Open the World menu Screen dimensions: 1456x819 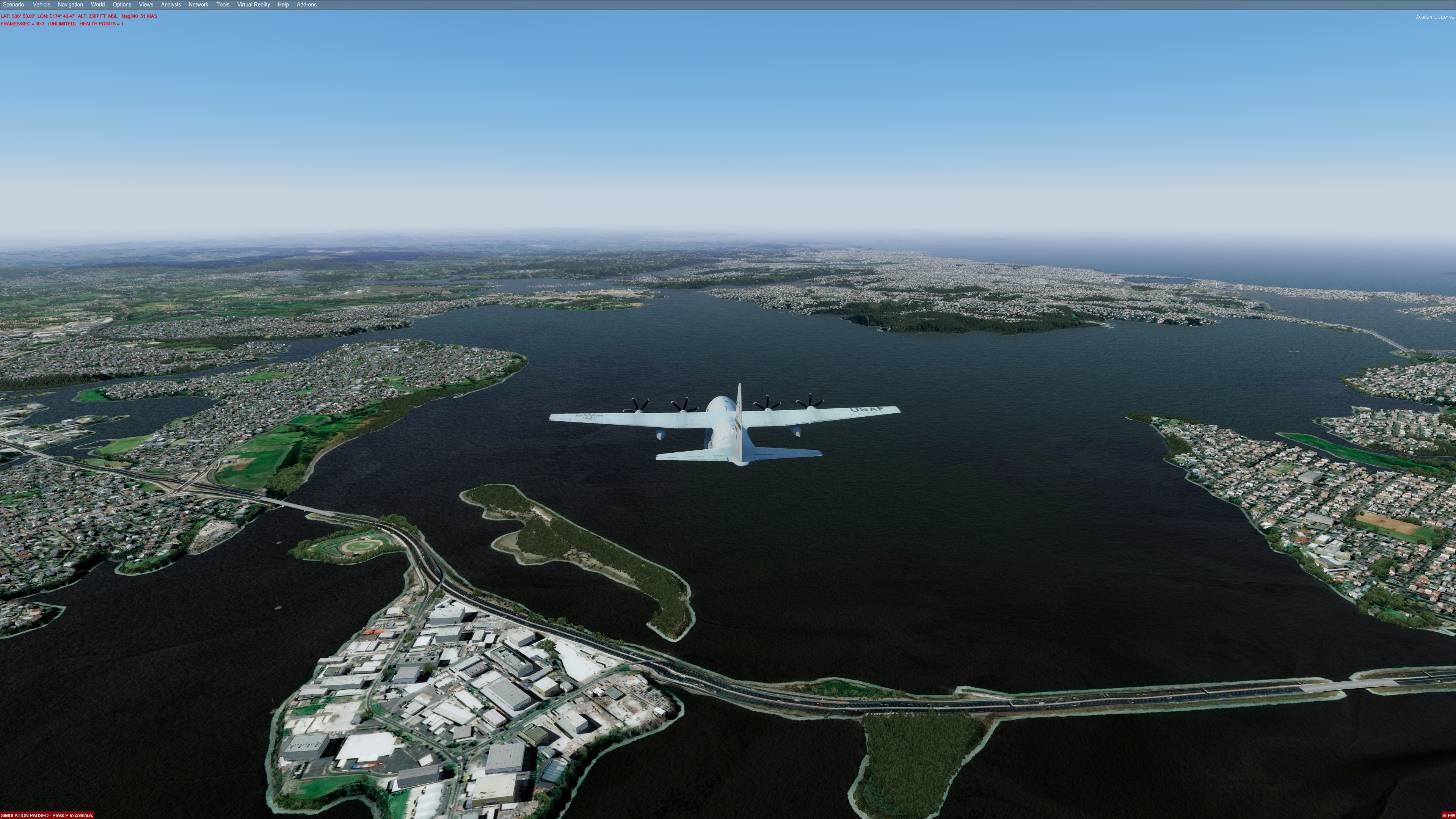97,5
